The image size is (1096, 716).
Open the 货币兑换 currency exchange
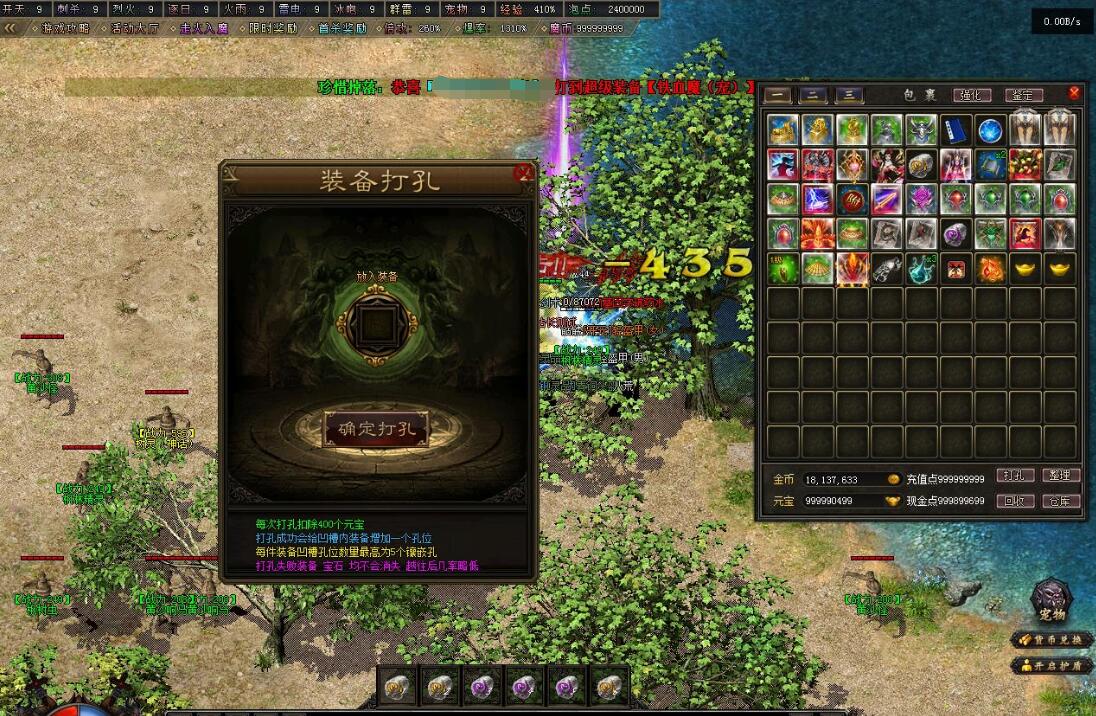(x=1052, y=640)
